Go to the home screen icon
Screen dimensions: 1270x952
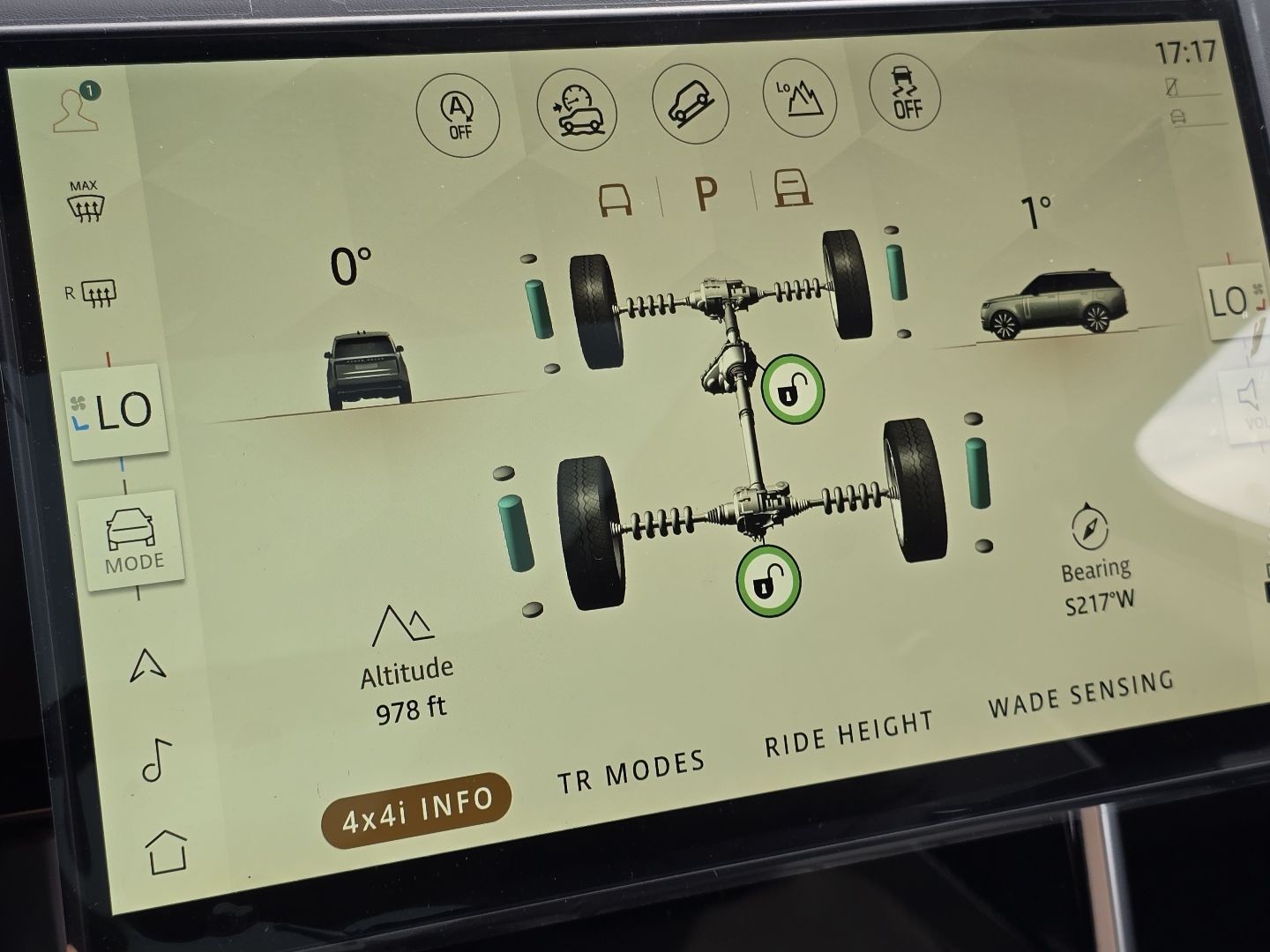(x=168, y=852)
